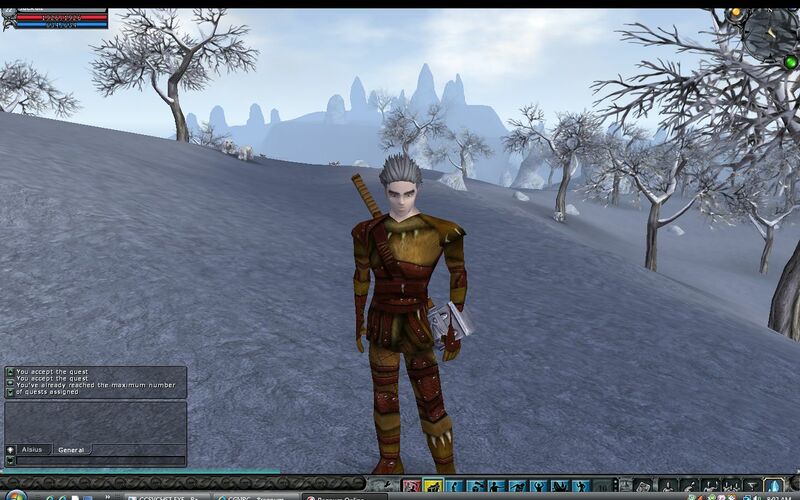
Task: Switch to the Alsius chat tab
Action: click(31, 450)
